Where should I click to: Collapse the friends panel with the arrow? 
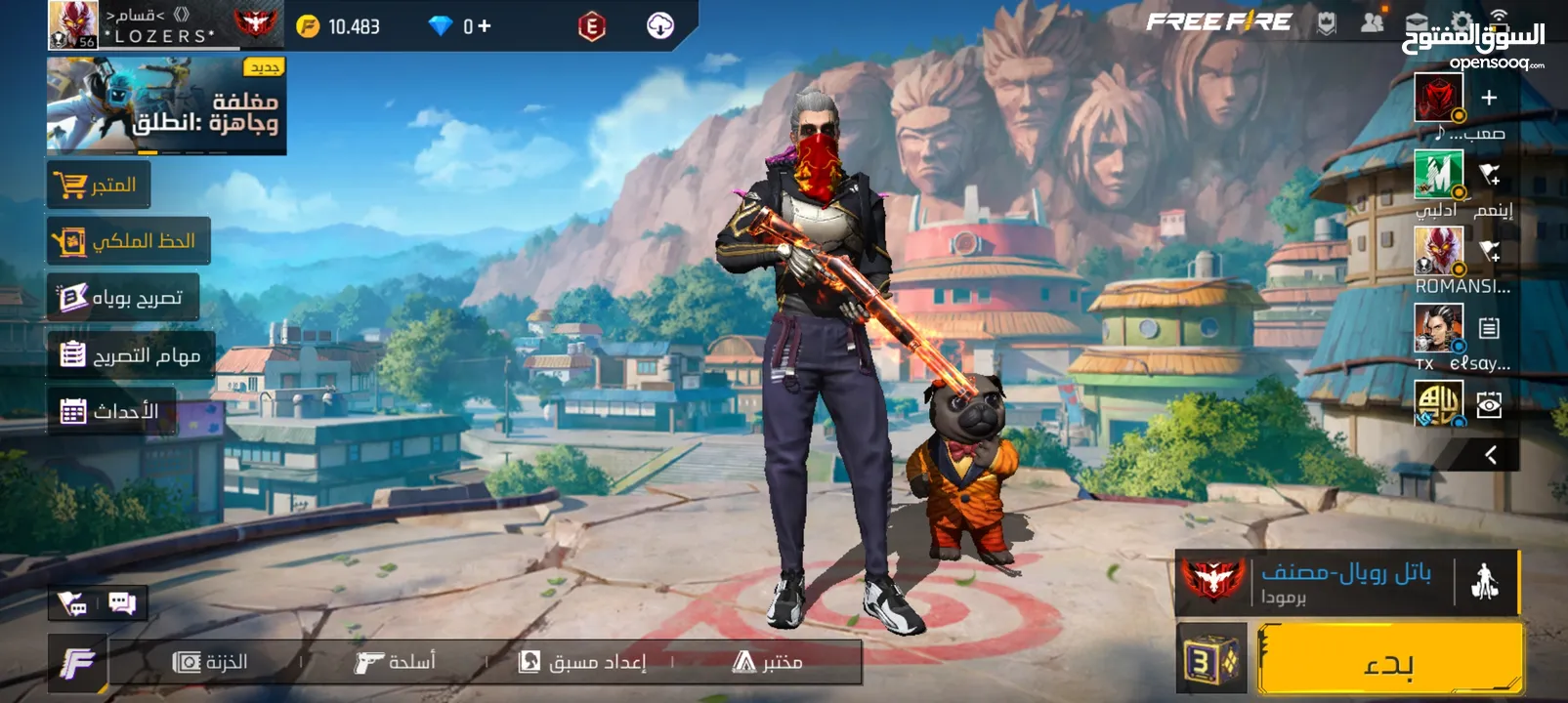1490,455
